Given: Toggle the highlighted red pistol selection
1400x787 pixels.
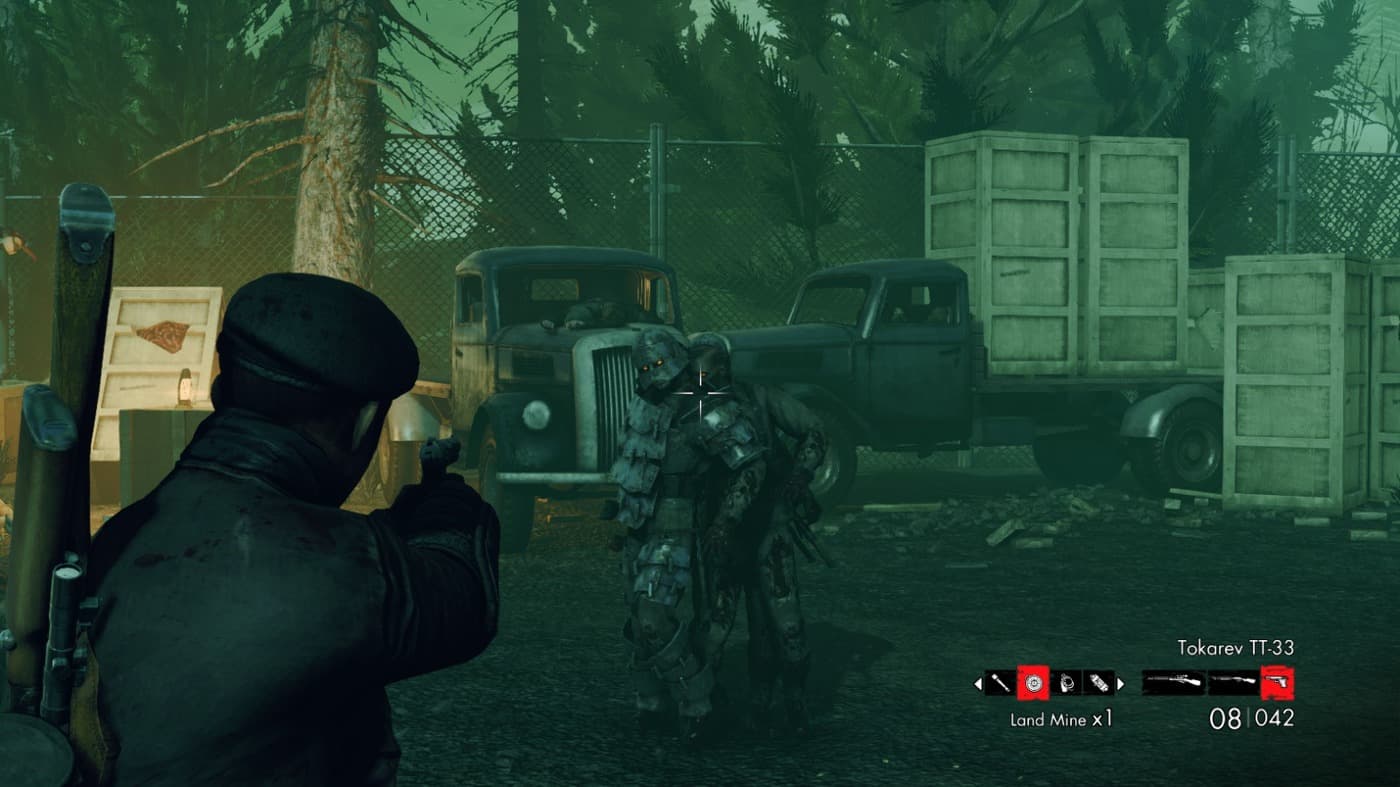Looking at the screenshot, I should (x=1275, y=683).
